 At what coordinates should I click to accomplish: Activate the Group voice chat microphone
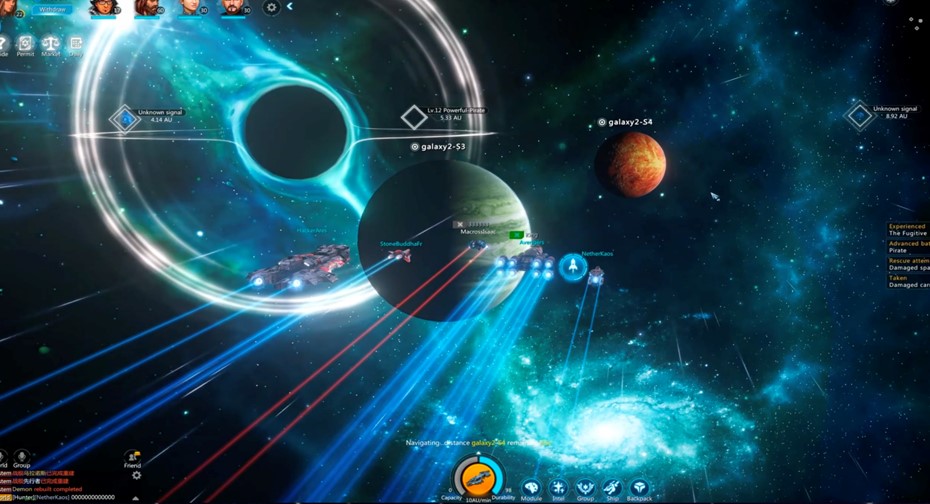pyautogui.click(x=21, y=458)
